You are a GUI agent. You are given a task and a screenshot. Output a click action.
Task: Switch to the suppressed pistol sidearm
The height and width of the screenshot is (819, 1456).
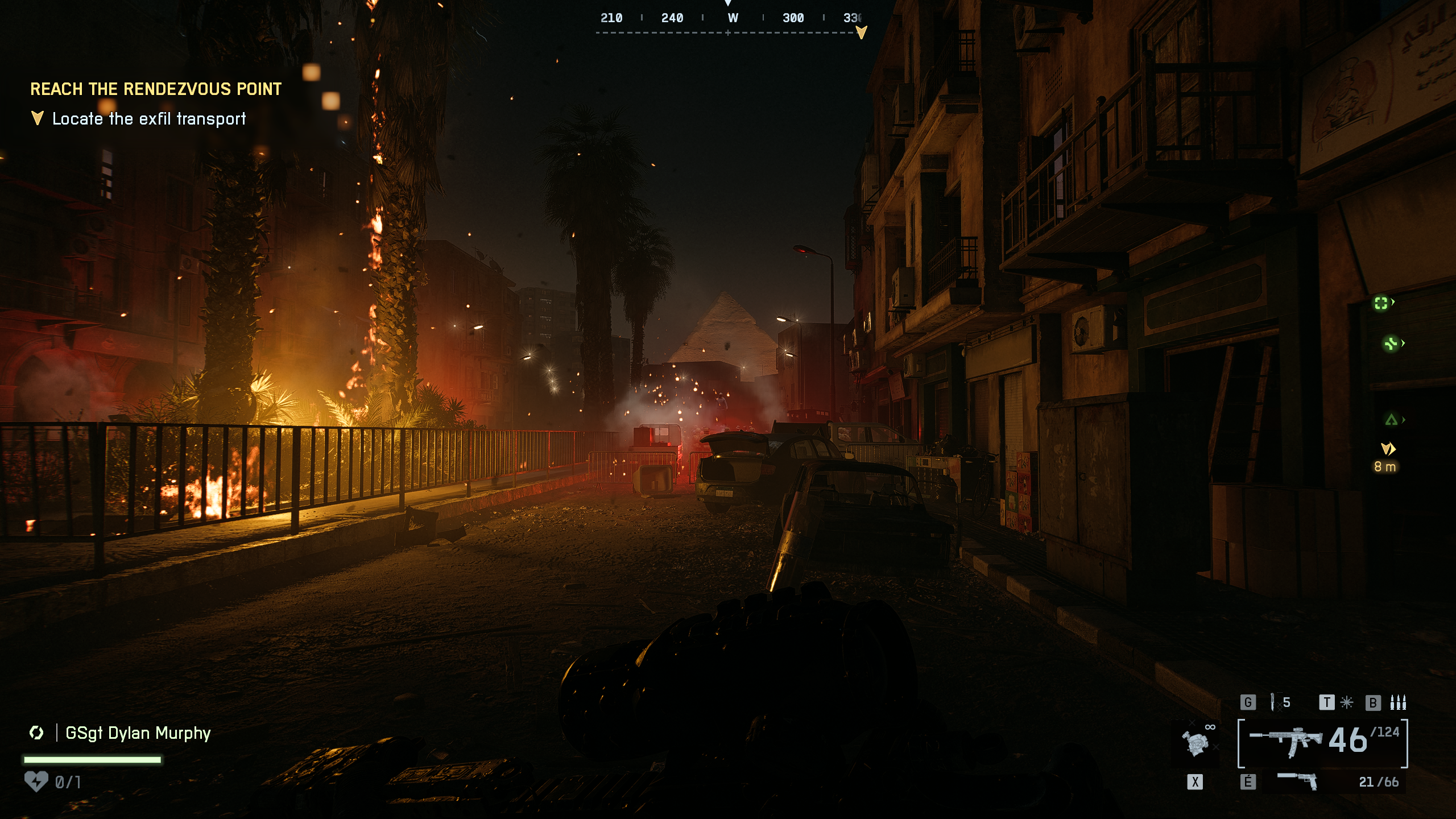(1298, 780)
